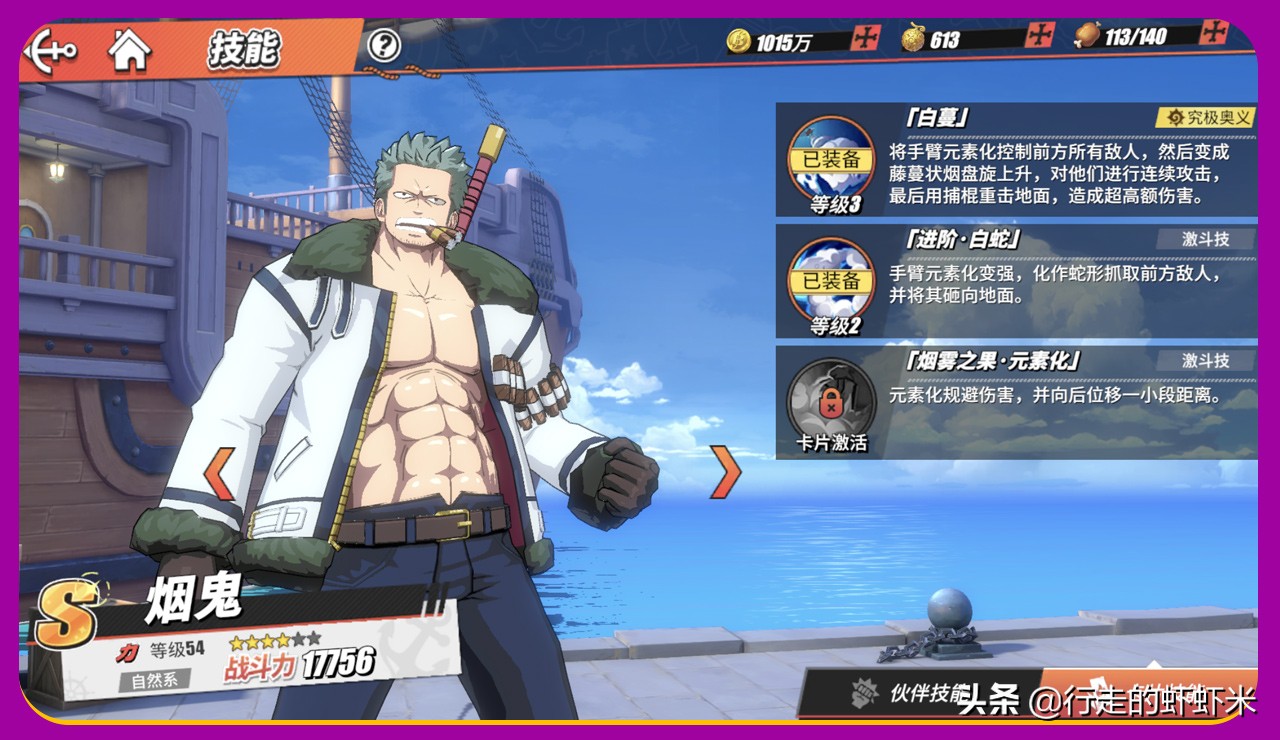Switch to the previous character with left arrow
The width and height of the screenshot is (1280, 740).
(x=220, y=473)
